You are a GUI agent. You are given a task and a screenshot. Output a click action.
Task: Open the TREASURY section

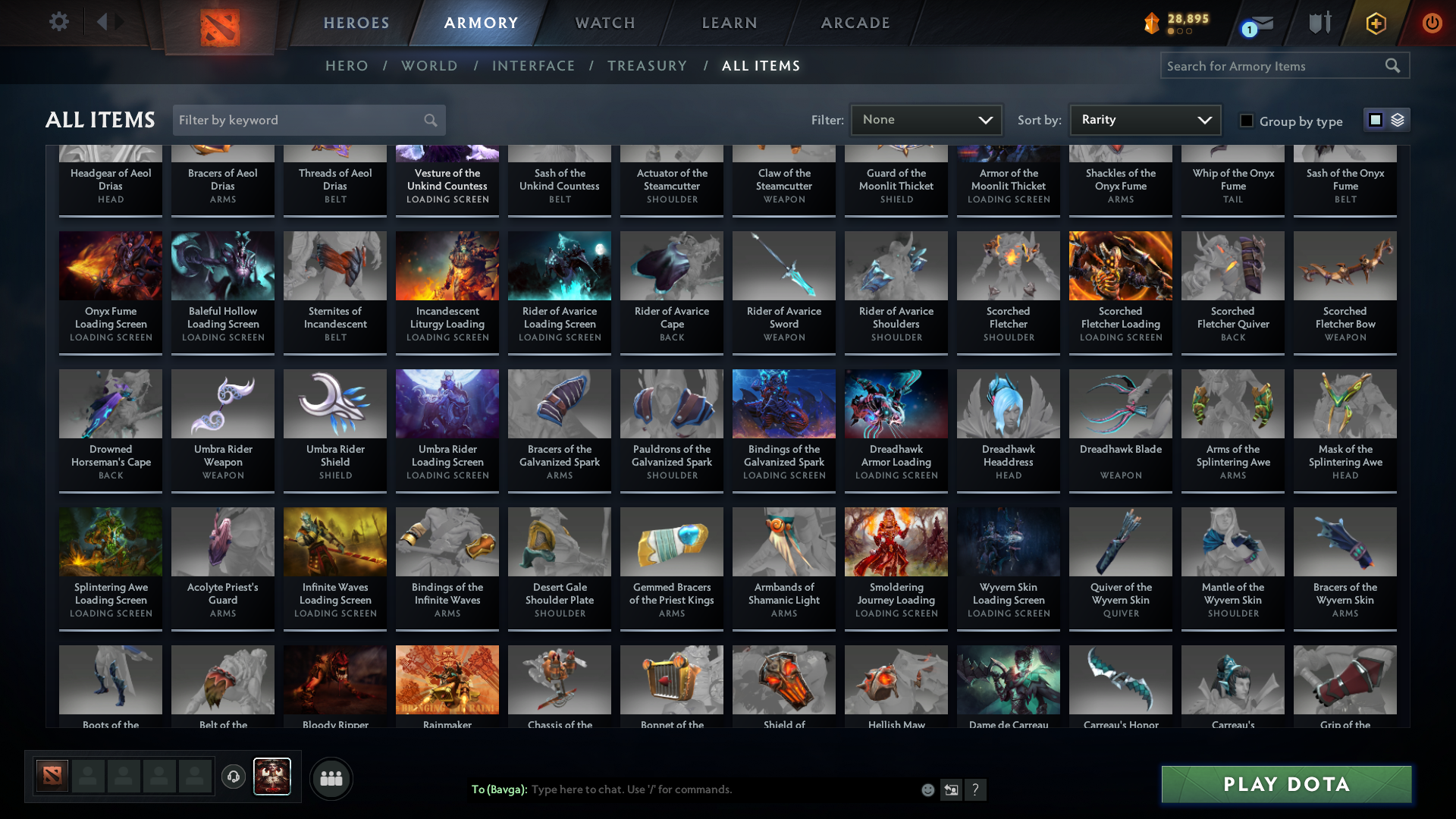click(648, 66)
